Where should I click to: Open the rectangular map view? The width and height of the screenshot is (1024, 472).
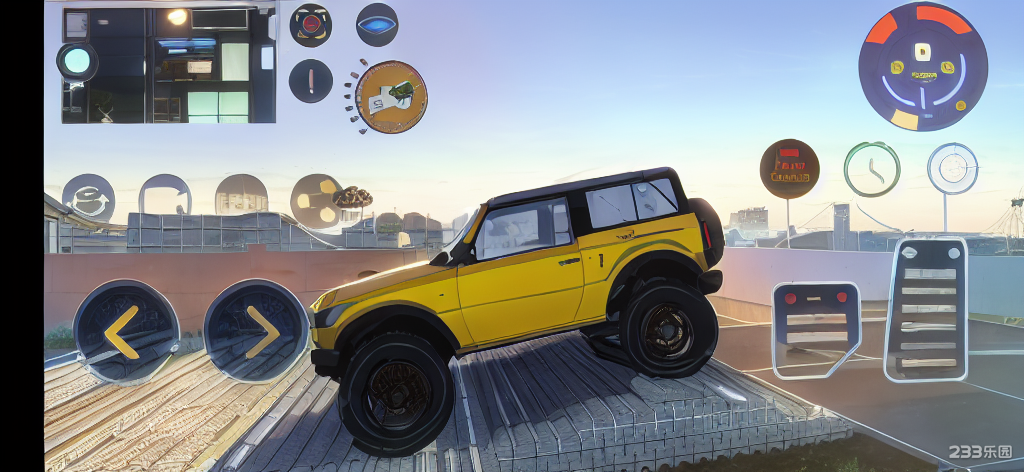[x=168, y=66]
